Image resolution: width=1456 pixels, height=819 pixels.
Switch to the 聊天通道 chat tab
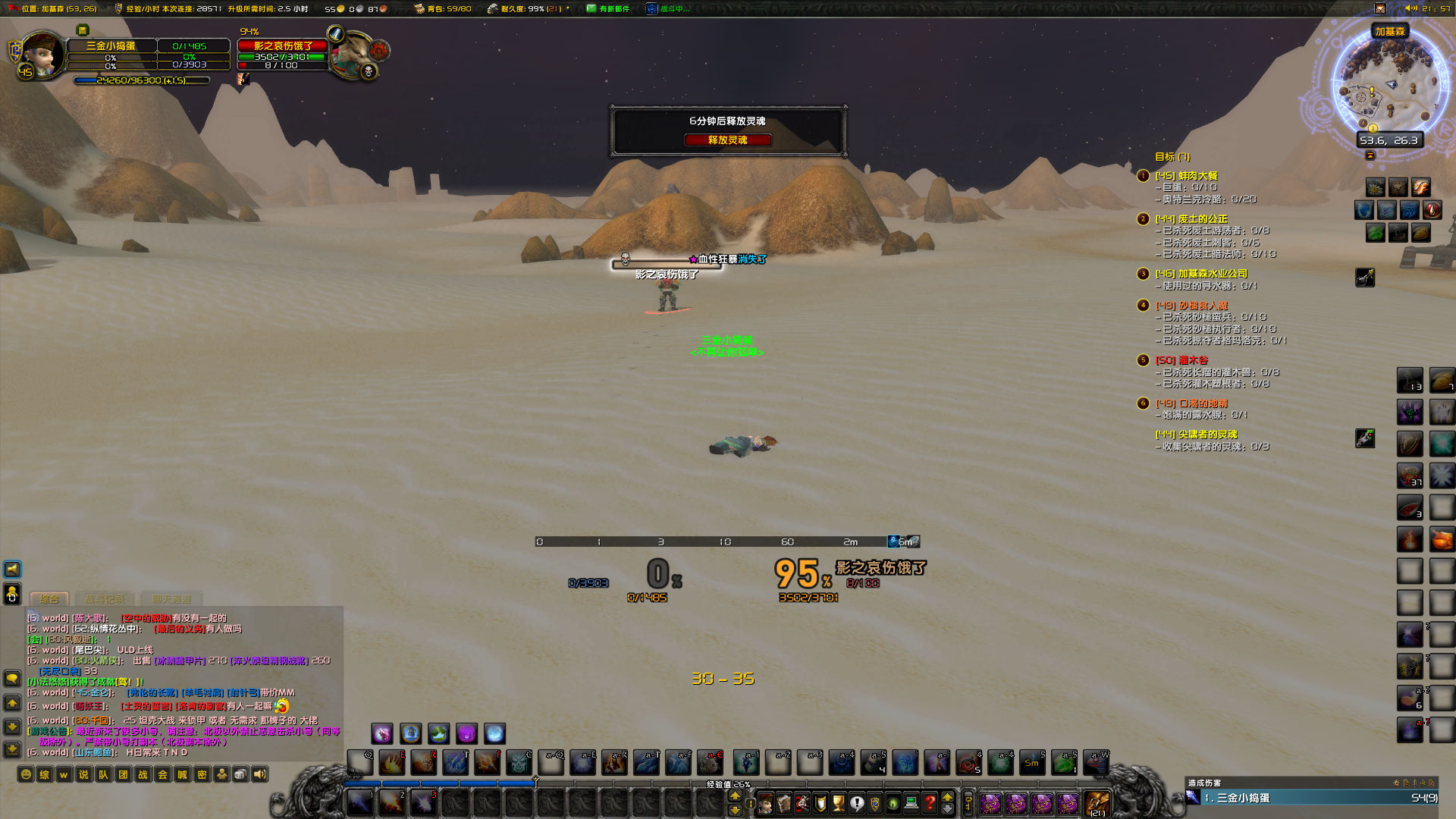[x=172, y=598]
